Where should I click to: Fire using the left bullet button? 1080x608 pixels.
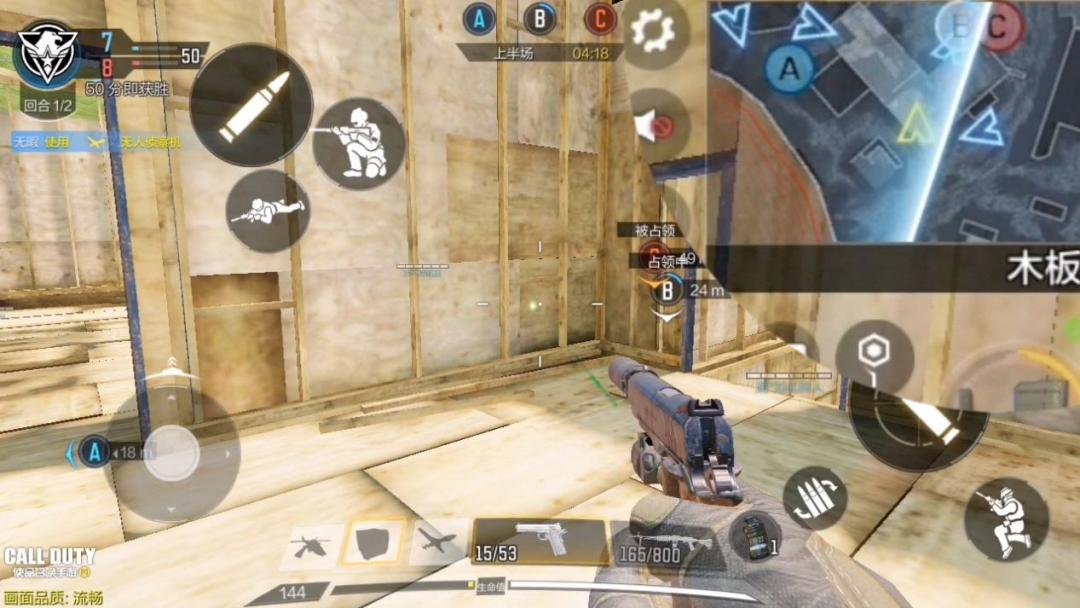(251, 106)
